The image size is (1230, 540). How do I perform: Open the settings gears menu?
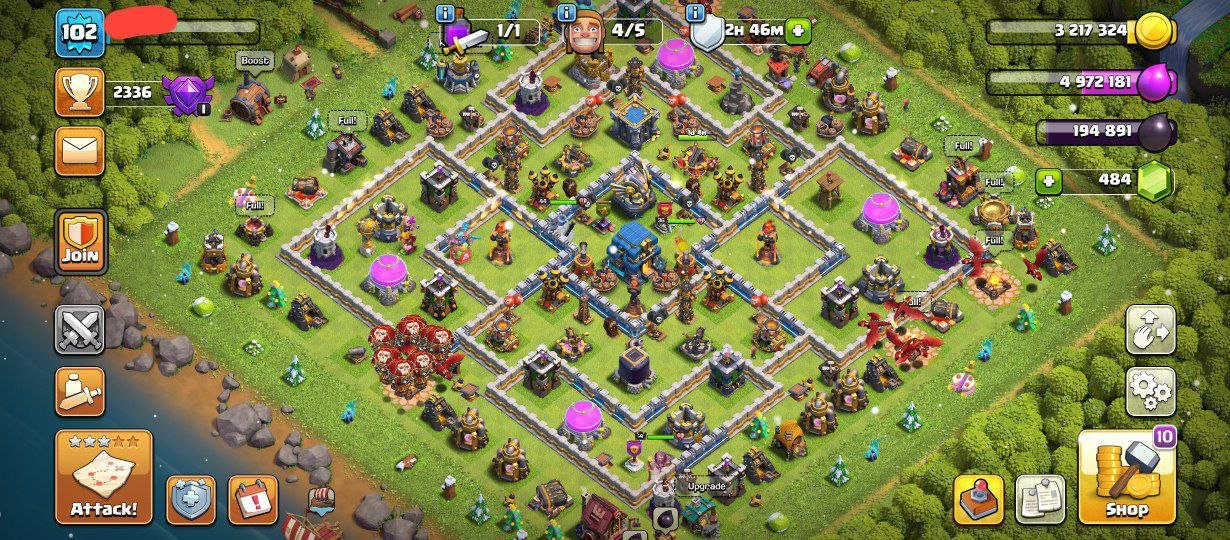click(x=1150, y=391)
